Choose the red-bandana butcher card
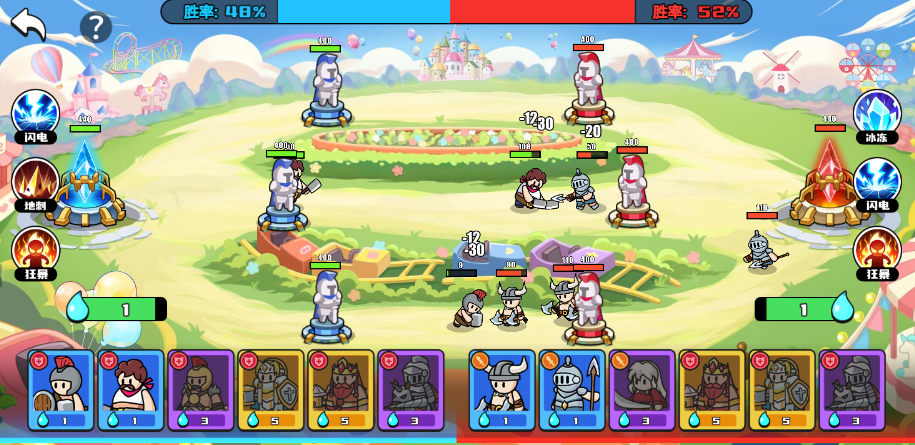 [x=131, y=389]
